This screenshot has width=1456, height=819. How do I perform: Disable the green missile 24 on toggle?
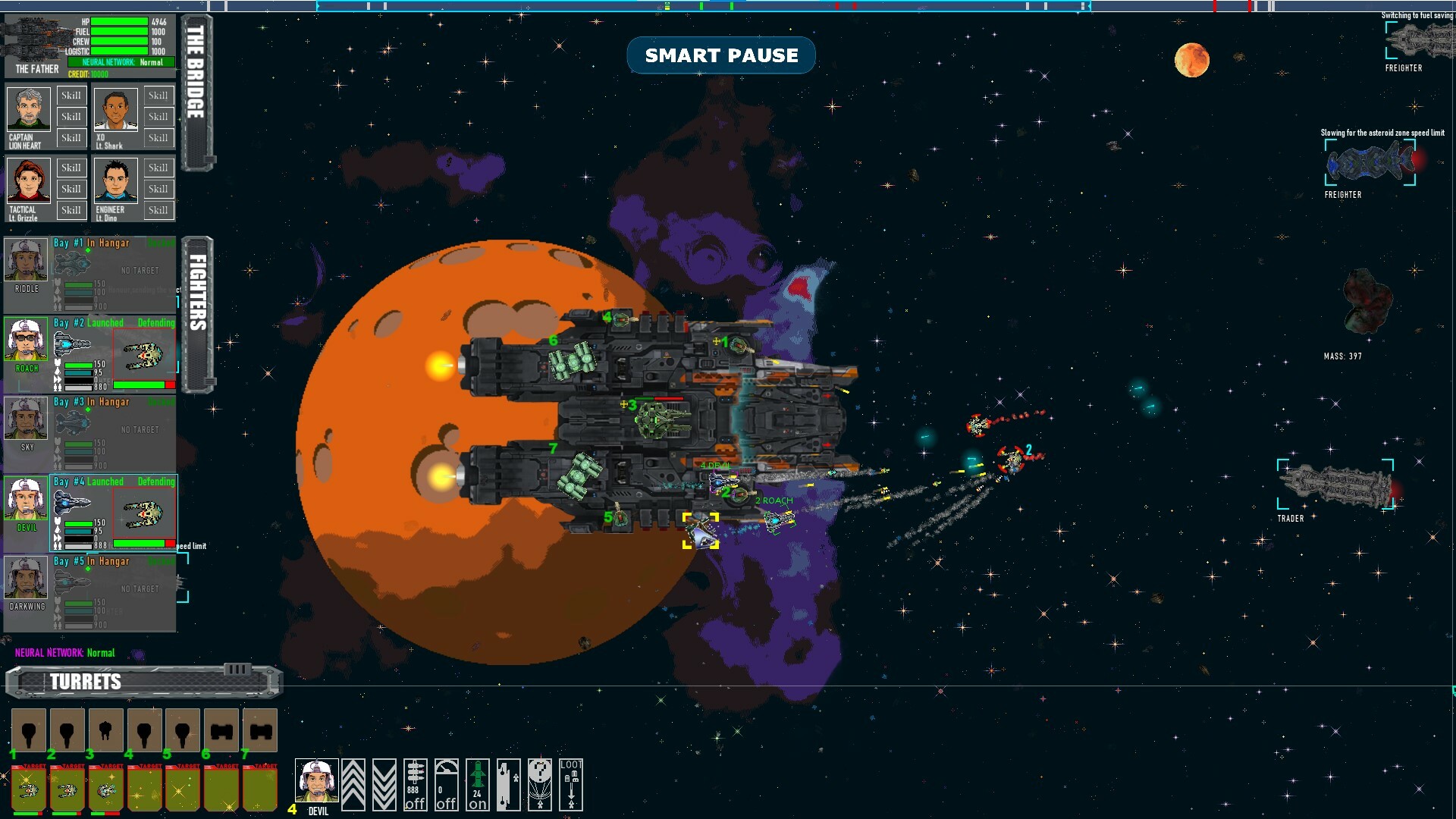(476, 785)
